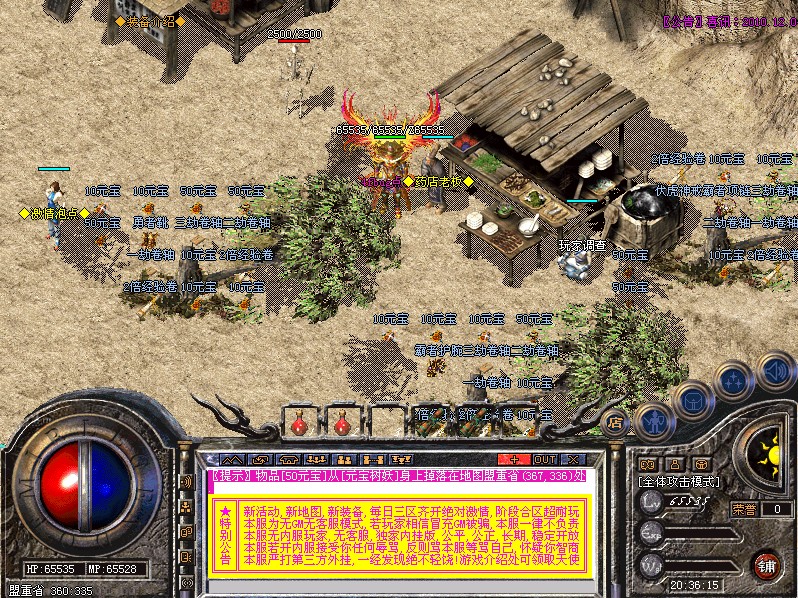Use the second red potion belt slot

coord(342,424)
